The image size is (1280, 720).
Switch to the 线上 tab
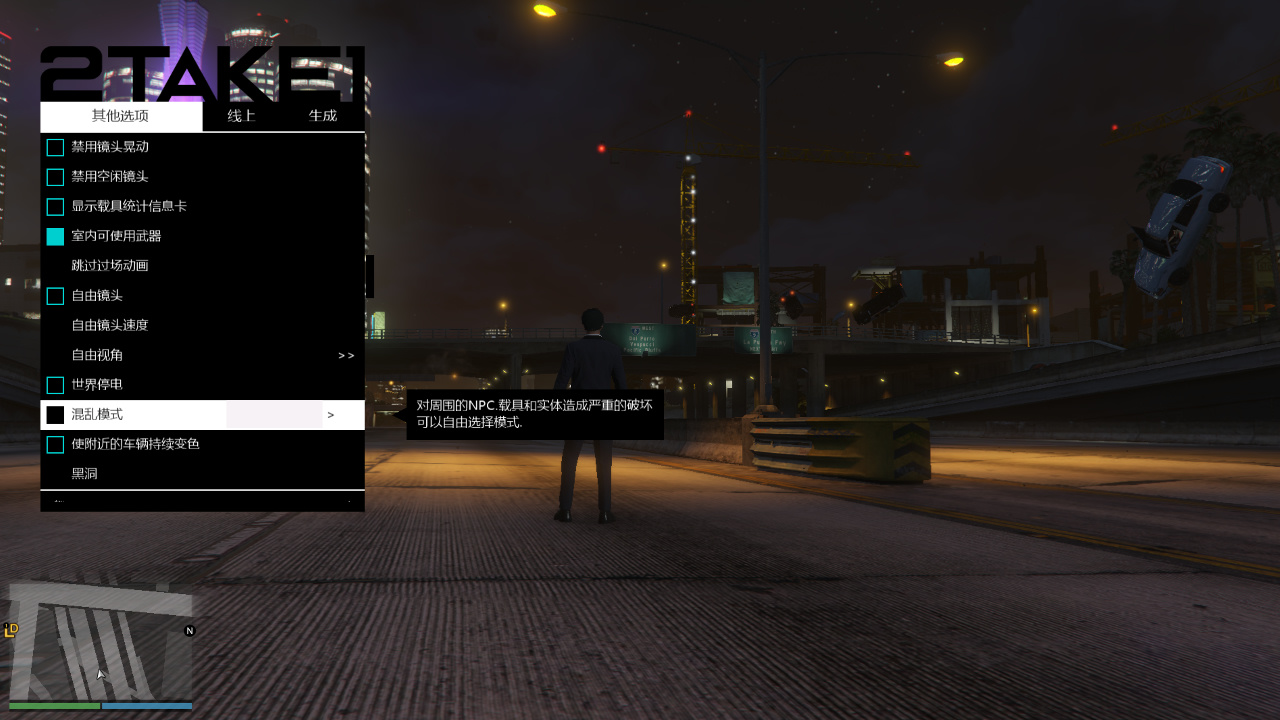pyautogui.click(x=242, y=116)
